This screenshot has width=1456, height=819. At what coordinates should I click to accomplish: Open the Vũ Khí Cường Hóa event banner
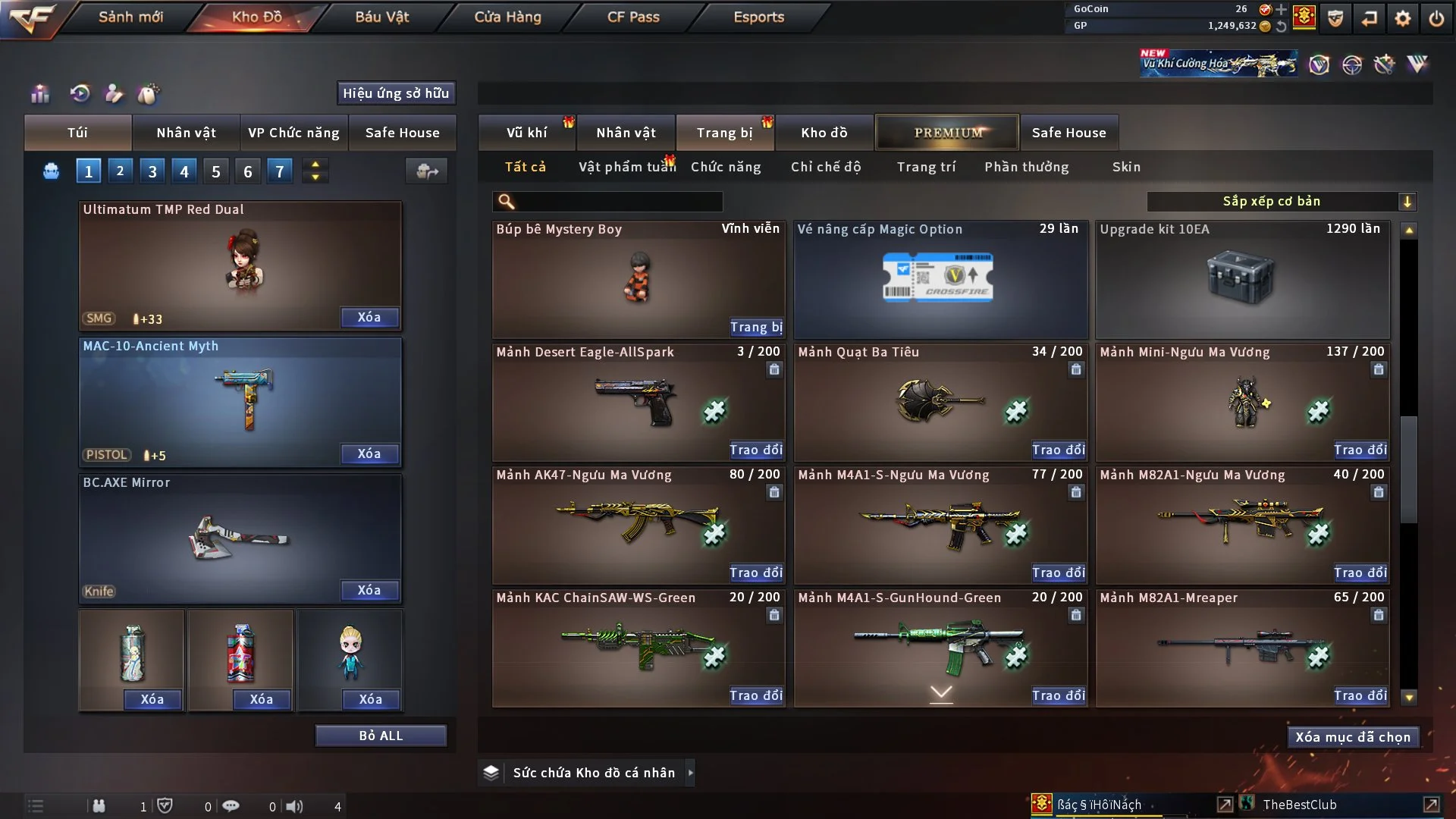[x=1217, y=62]
